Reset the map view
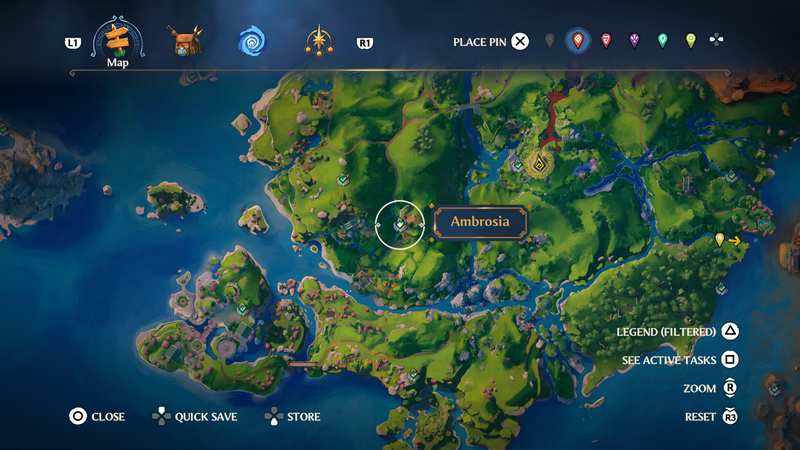The image size is (800, 450). [731, 416]
